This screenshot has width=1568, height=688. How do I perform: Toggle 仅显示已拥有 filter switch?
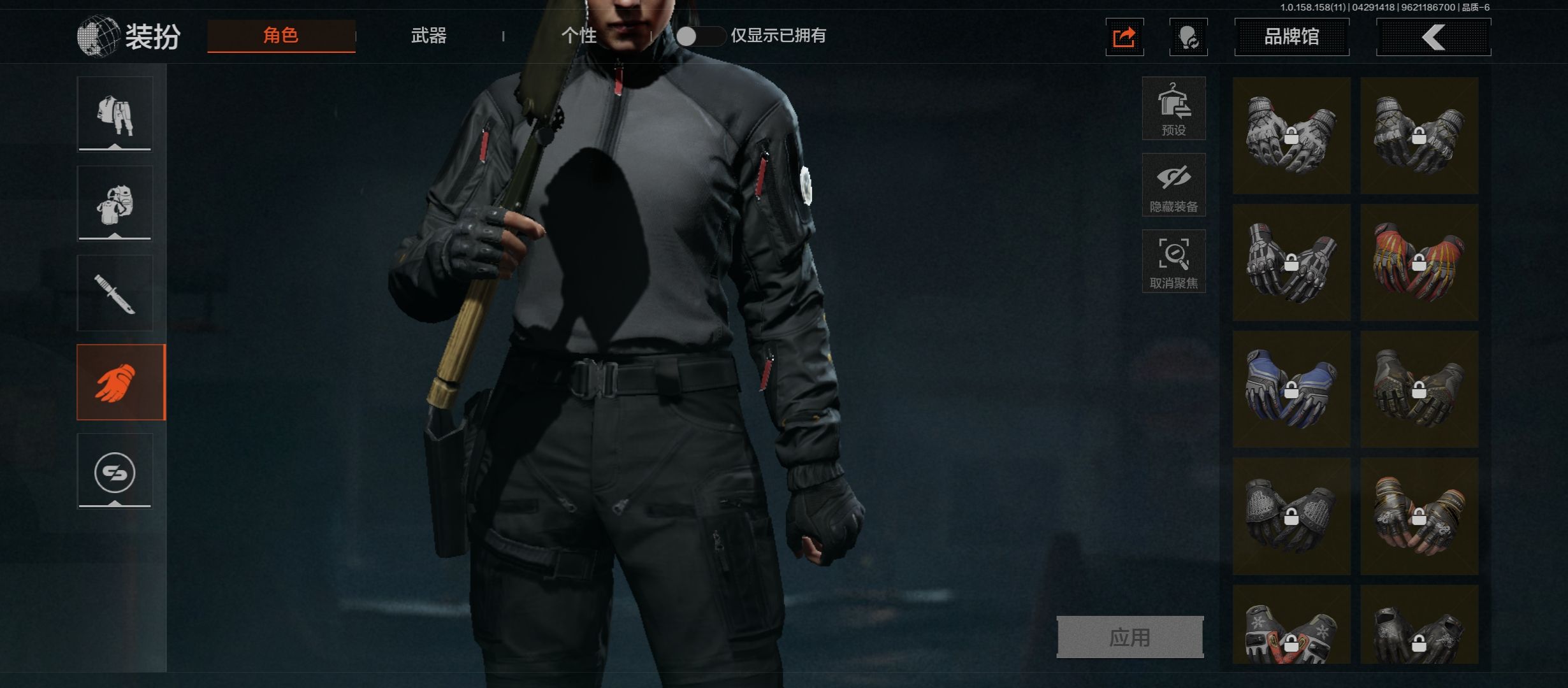[699, 36]
